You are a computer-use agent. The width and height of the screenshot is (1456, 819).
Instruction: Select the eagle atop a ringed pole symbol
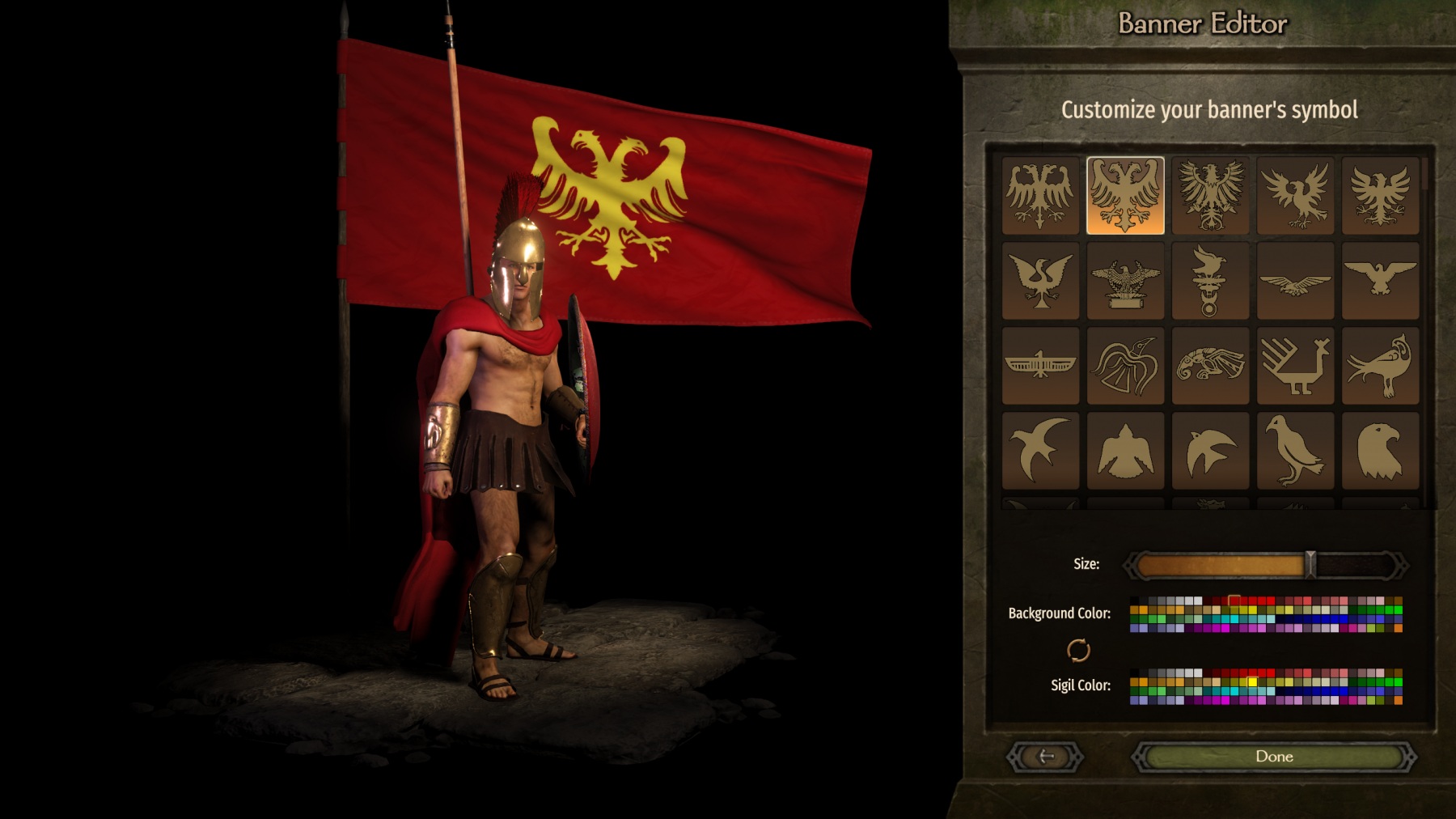click(1210, 281)
